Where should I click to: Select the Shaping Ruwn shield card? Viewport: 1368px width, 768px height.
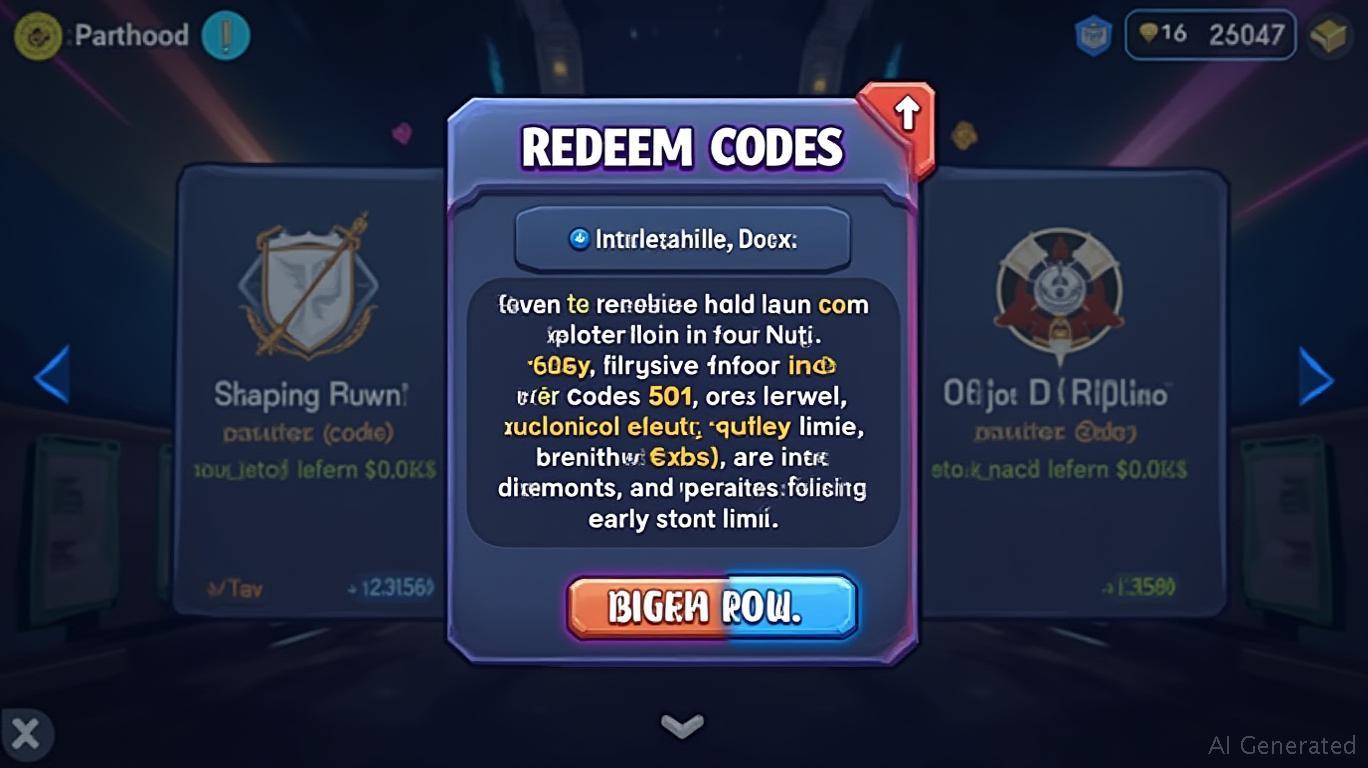click(x=310, y=390)
